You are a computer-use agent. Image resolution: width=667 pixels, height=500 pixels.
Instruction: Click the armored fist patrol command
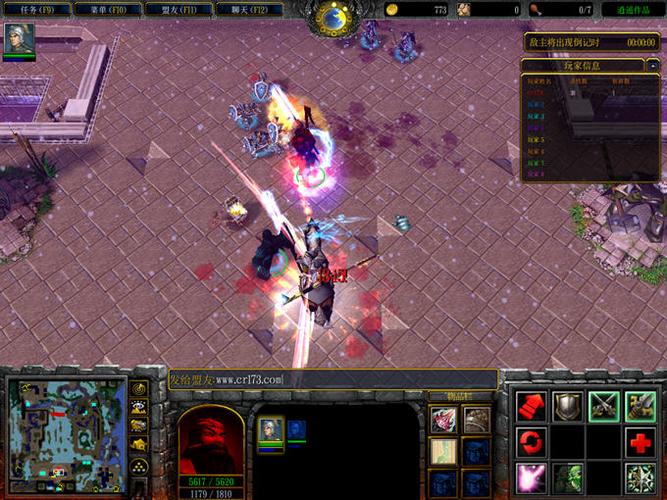640,406
